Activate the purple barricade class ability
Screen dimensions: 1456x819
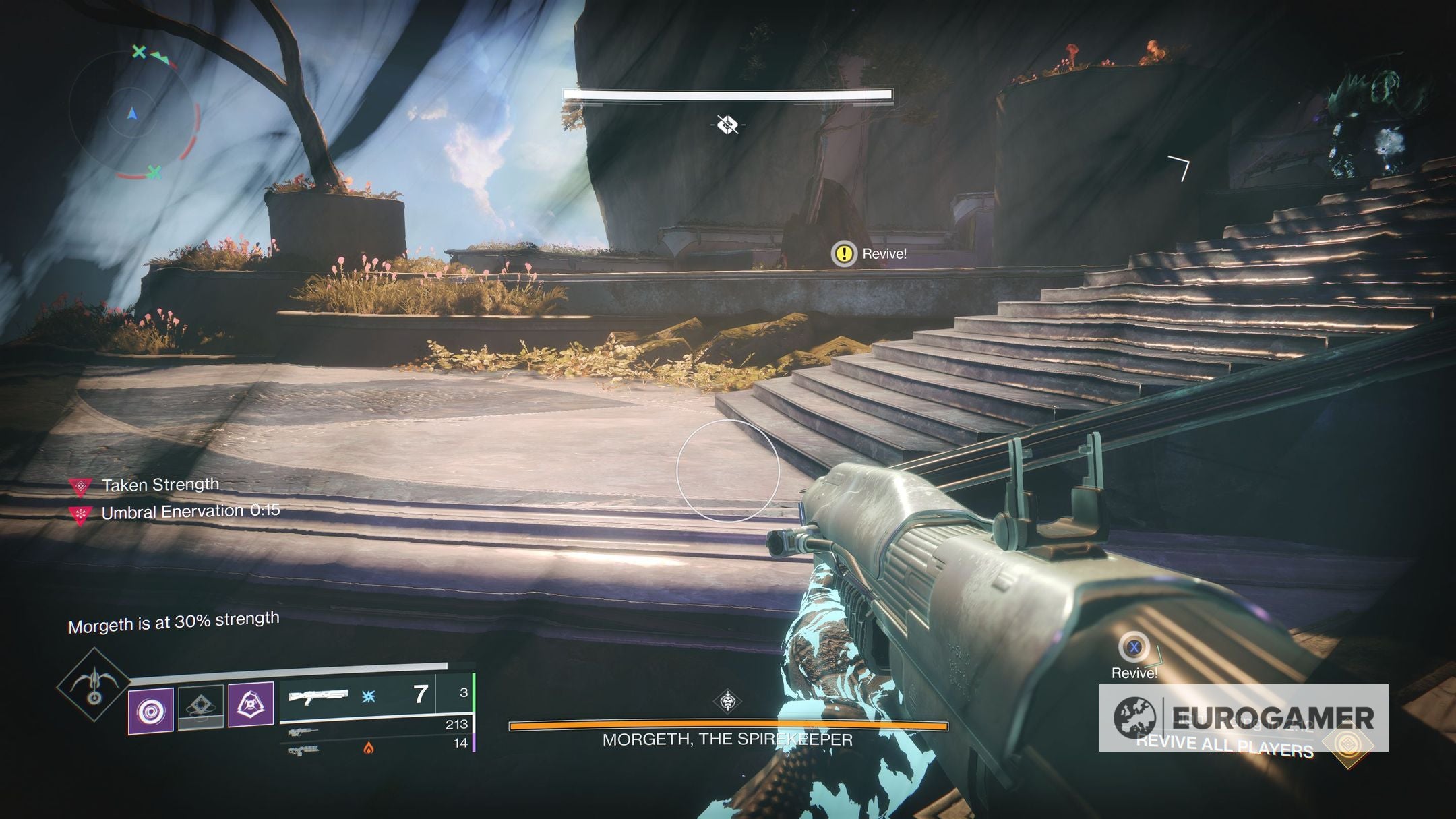pos(251,704)
